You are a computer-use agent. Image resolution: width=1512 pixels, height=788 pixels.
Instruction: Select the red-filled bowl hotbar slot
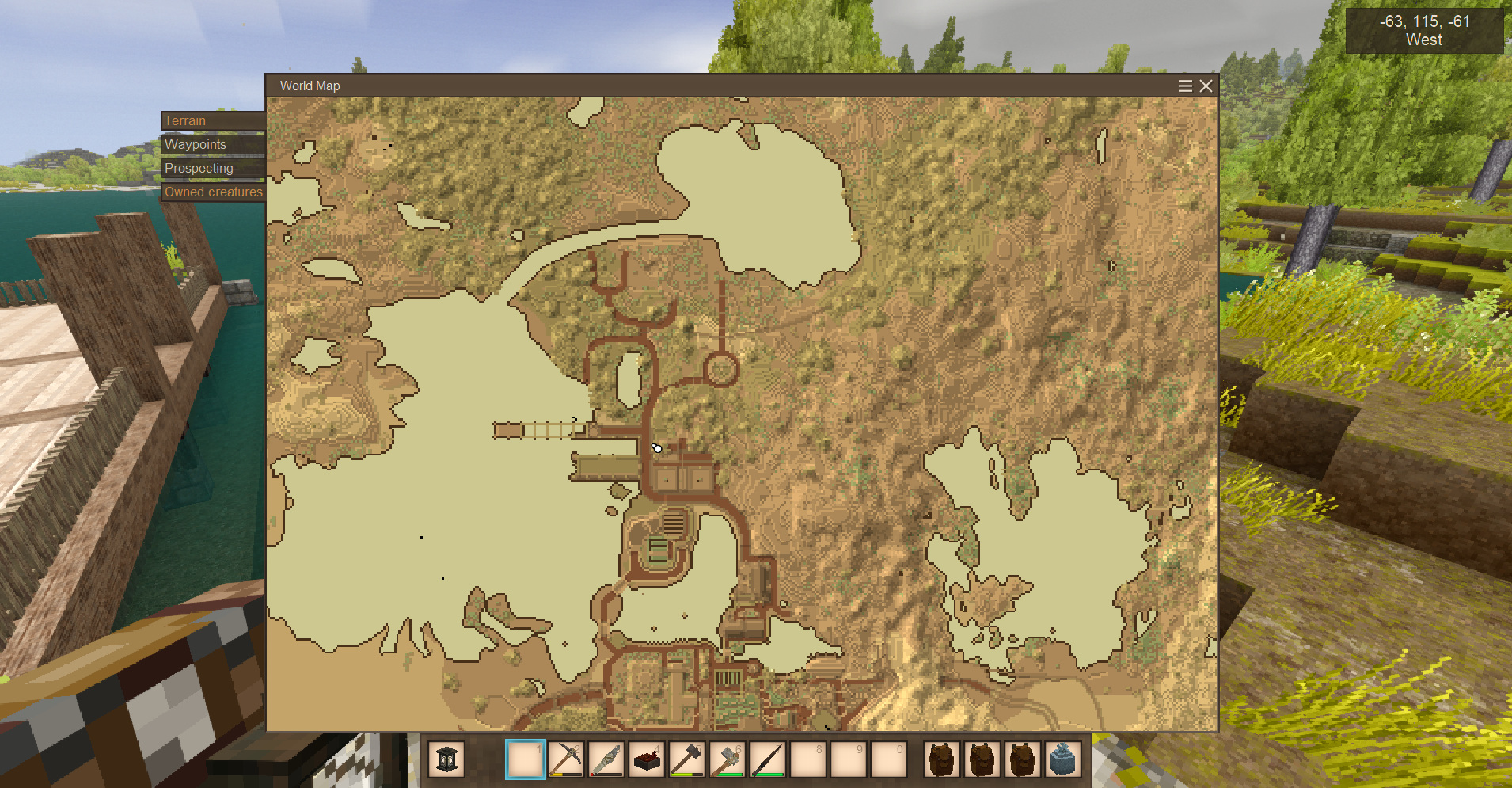(x=647, y=759)
